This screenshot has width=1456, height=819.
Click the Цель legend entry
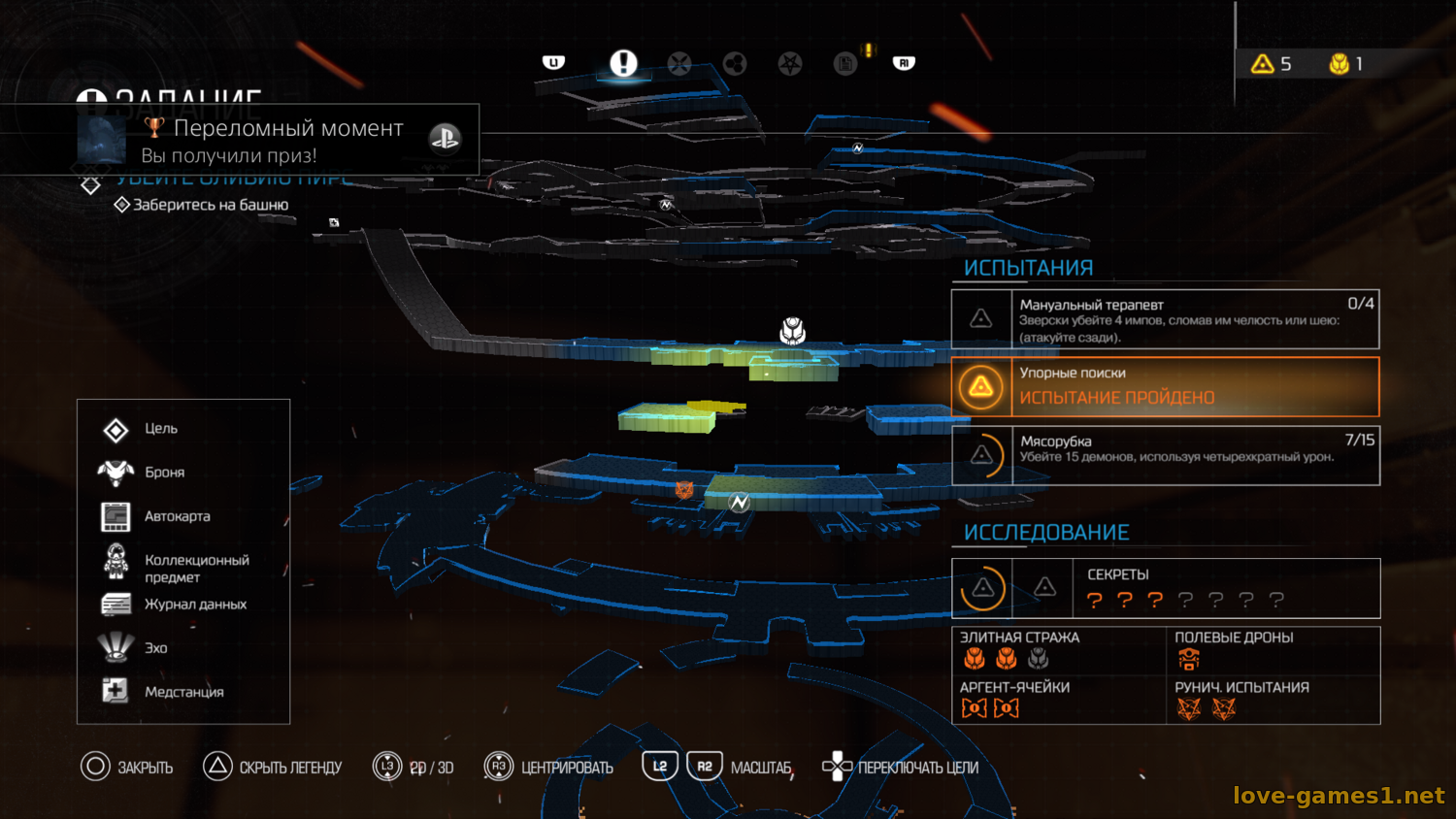point(160,429)
